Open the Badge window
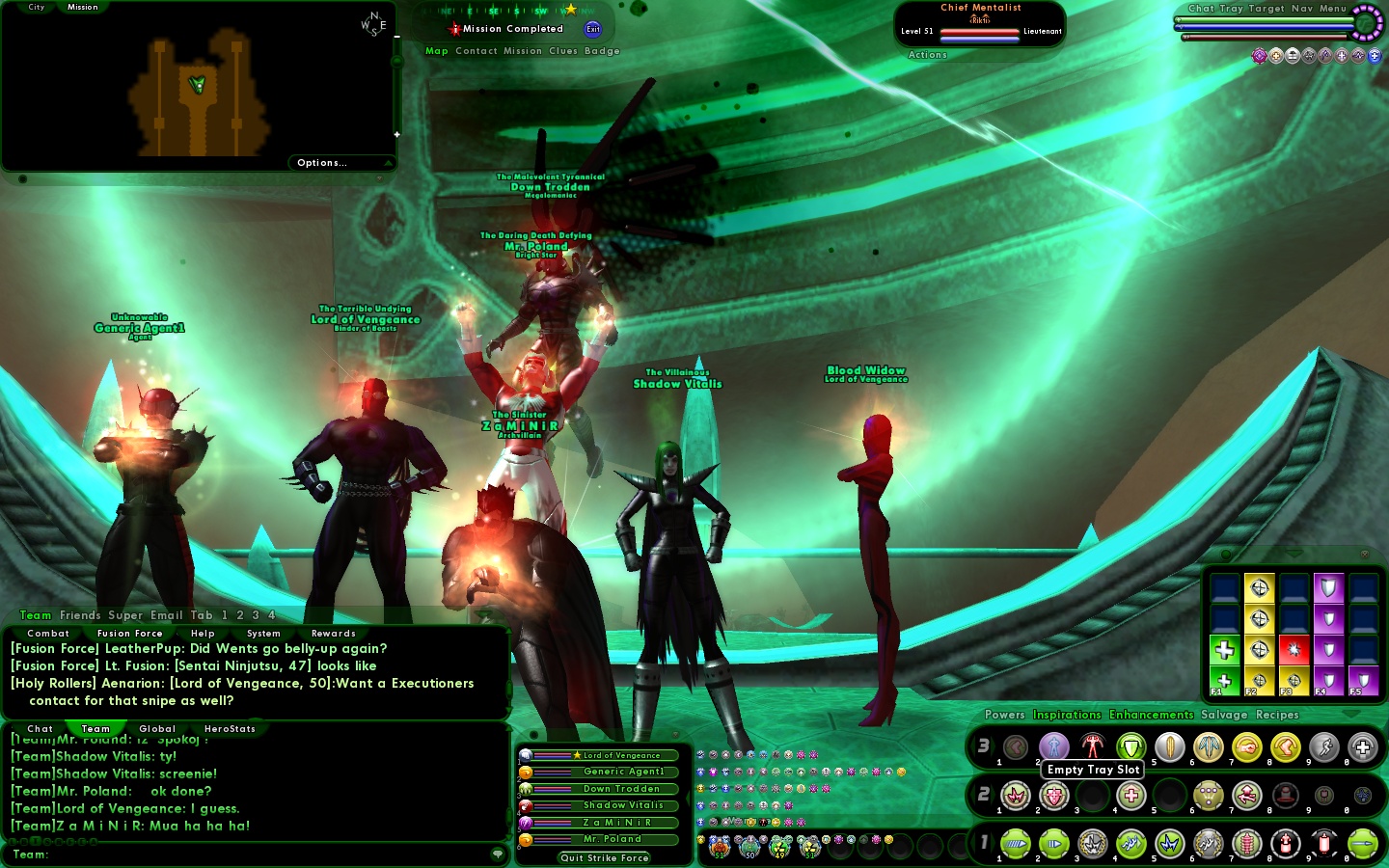1389x868 pixels. click(x=602, y=51)
